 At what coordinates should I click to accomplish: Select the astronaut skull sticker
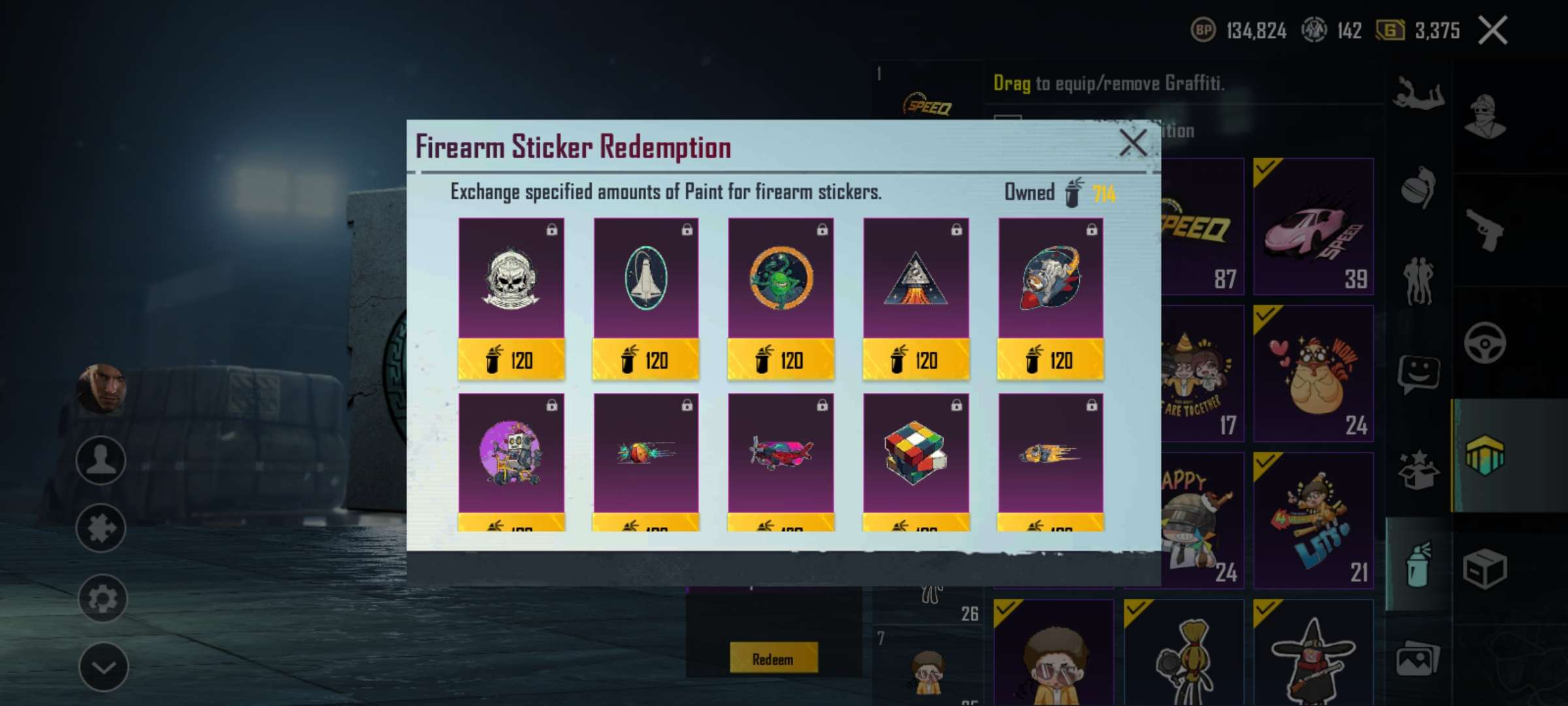pyautogui.click(x=511, y=279)
